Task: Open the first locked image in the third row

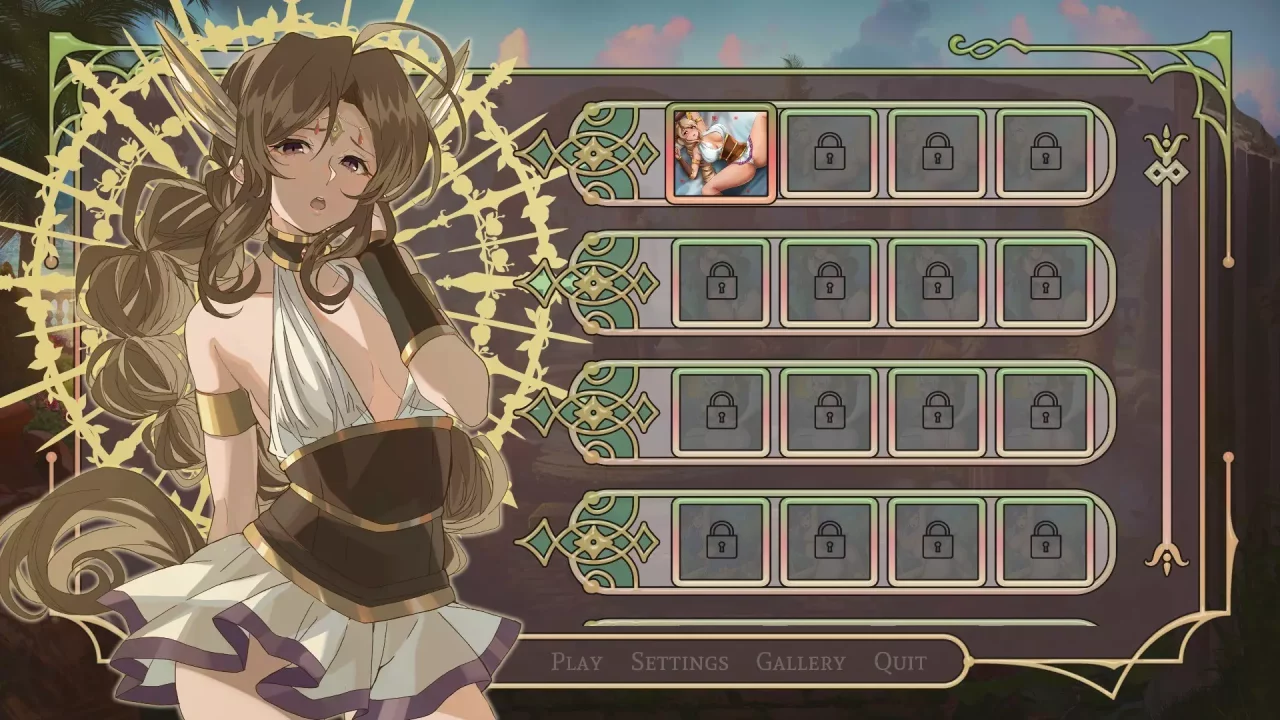Action: pos(721,410)
